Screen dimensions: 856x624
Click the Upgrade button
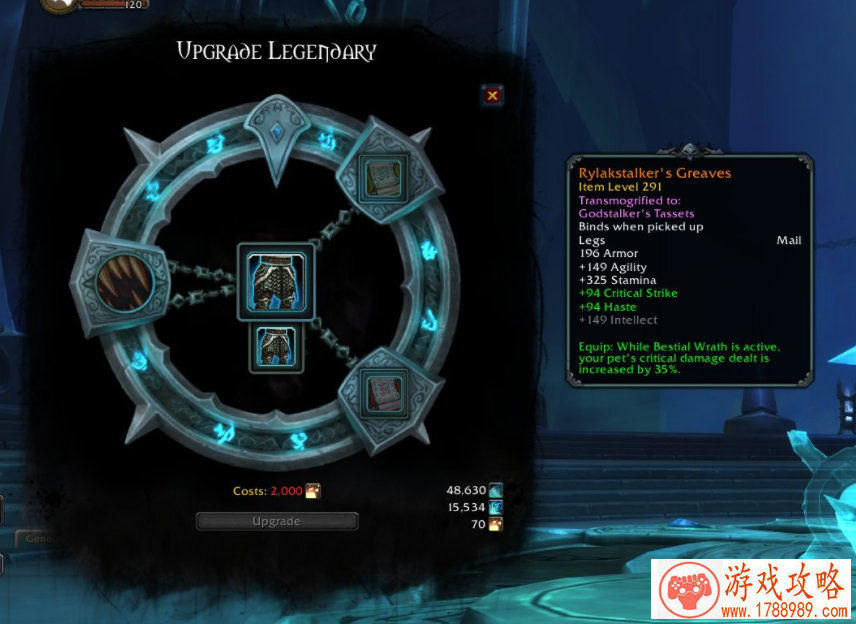click(277, 521)
